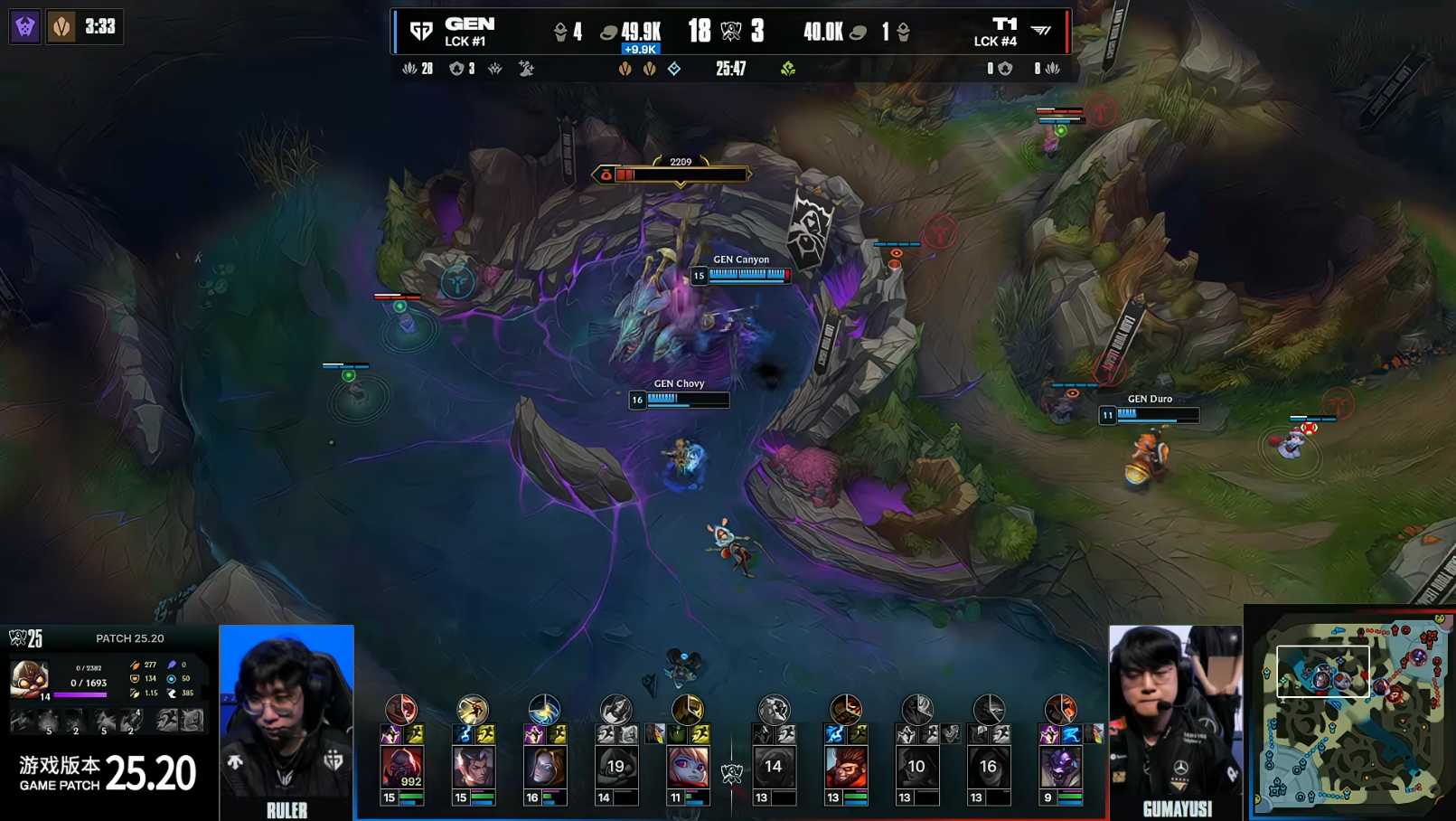Screen dimensions: 1456x821
Task: Click the level 9 purple champion portrait
Action: (x=1060, y=767)
